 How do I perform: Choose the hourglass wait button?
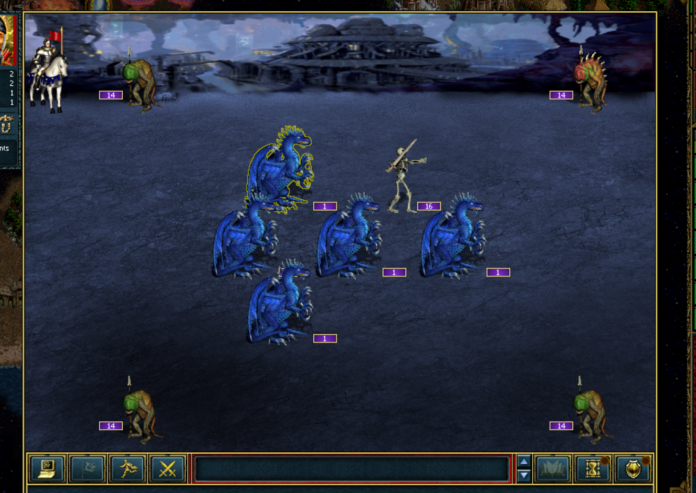tap(592, 468)
